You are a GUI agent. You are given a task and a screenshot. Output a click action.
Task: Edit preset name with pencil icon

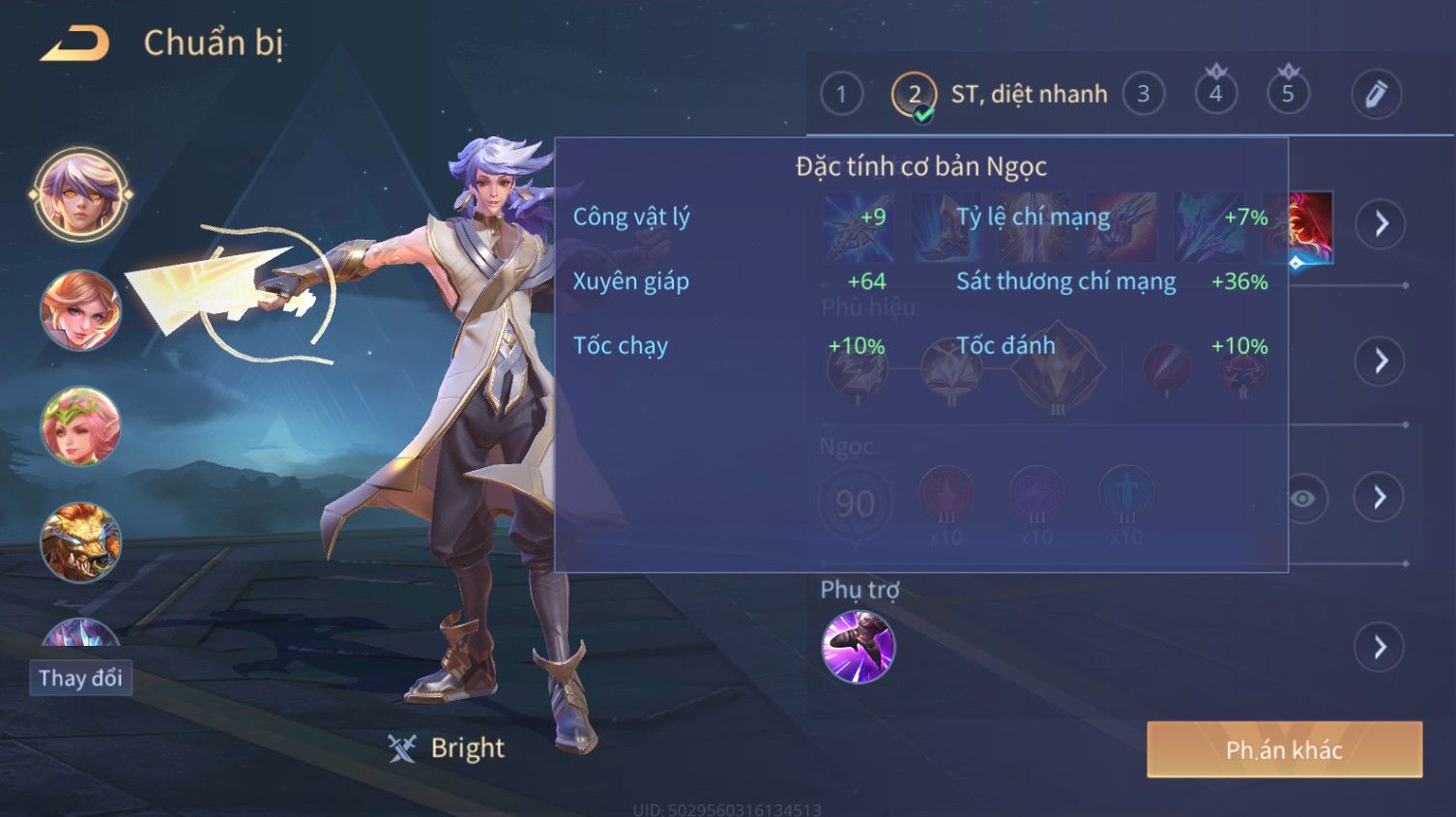1376,95
